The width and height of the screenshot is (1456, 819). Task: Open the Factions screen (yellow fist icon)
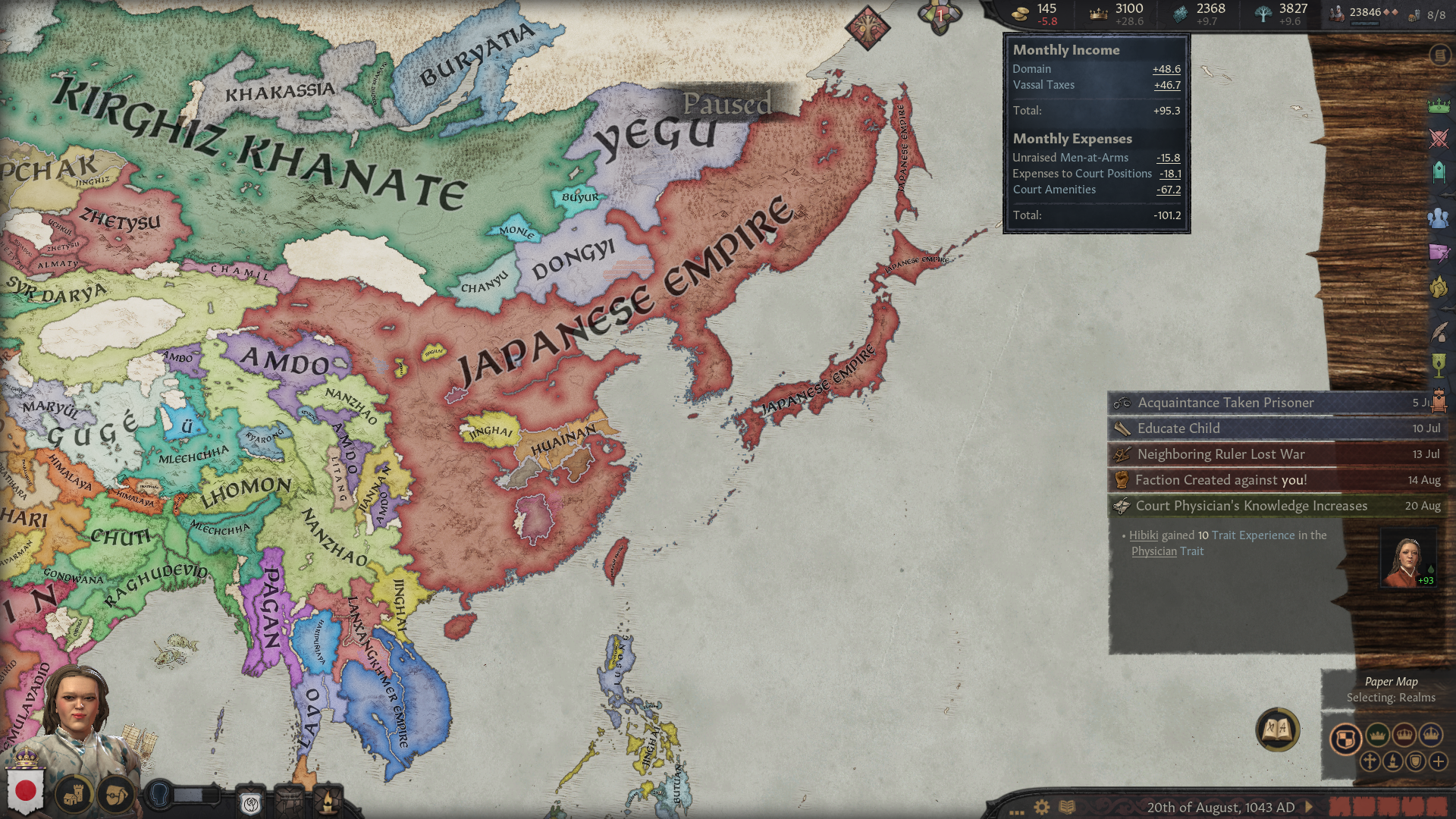pos(1439,287)
